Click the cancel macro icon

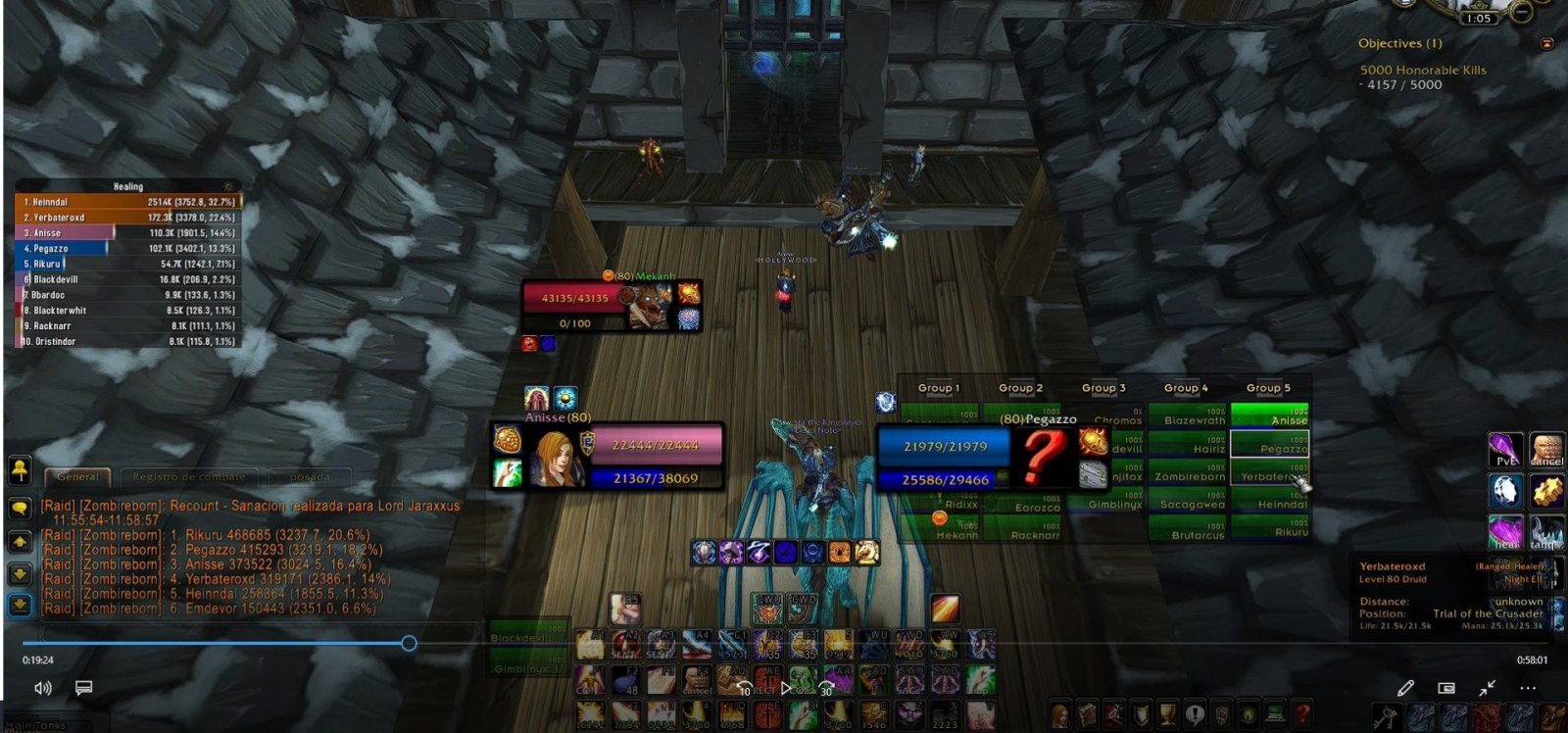click(x=1546, y=450)
